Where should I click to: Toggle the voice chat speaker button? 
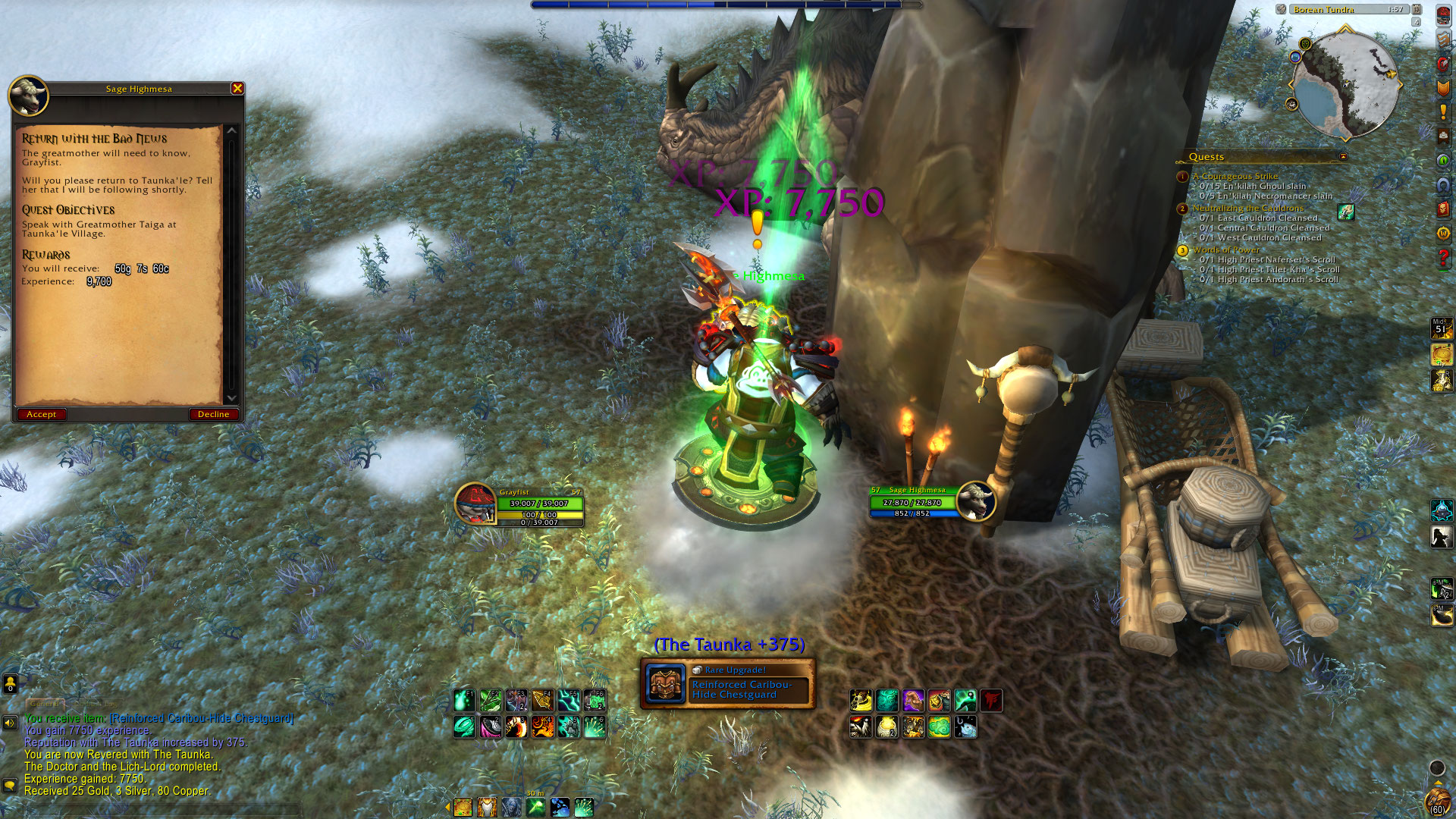click(10, 723)
